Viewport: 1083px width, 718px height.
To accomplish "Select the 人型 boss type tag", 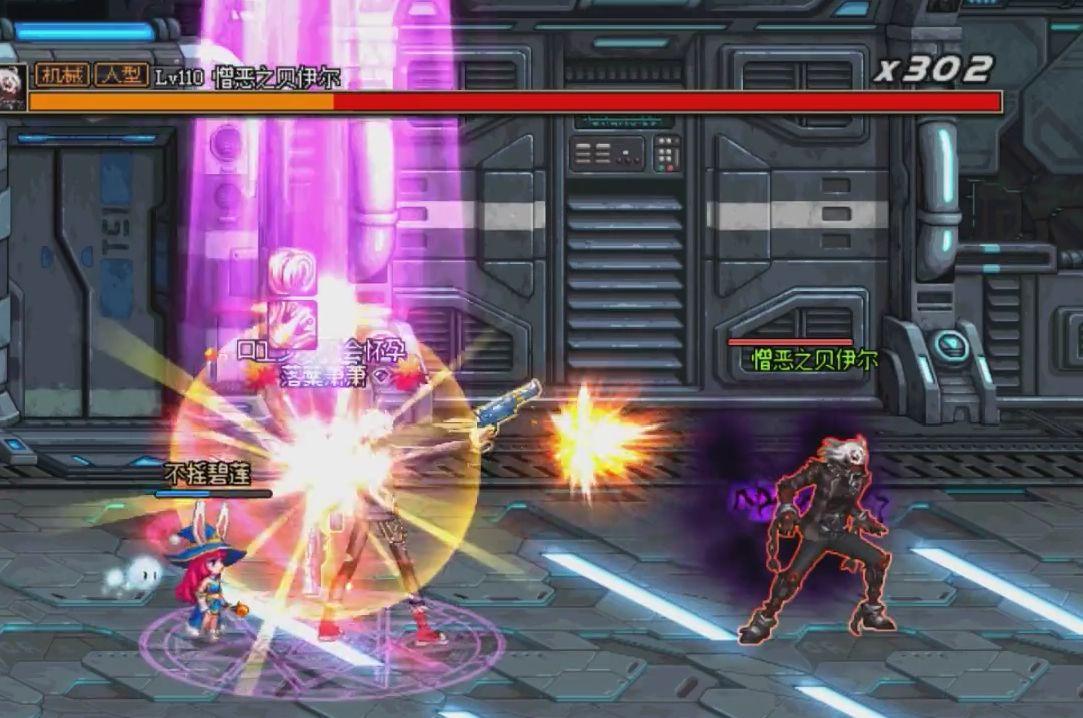I will 121,75.
